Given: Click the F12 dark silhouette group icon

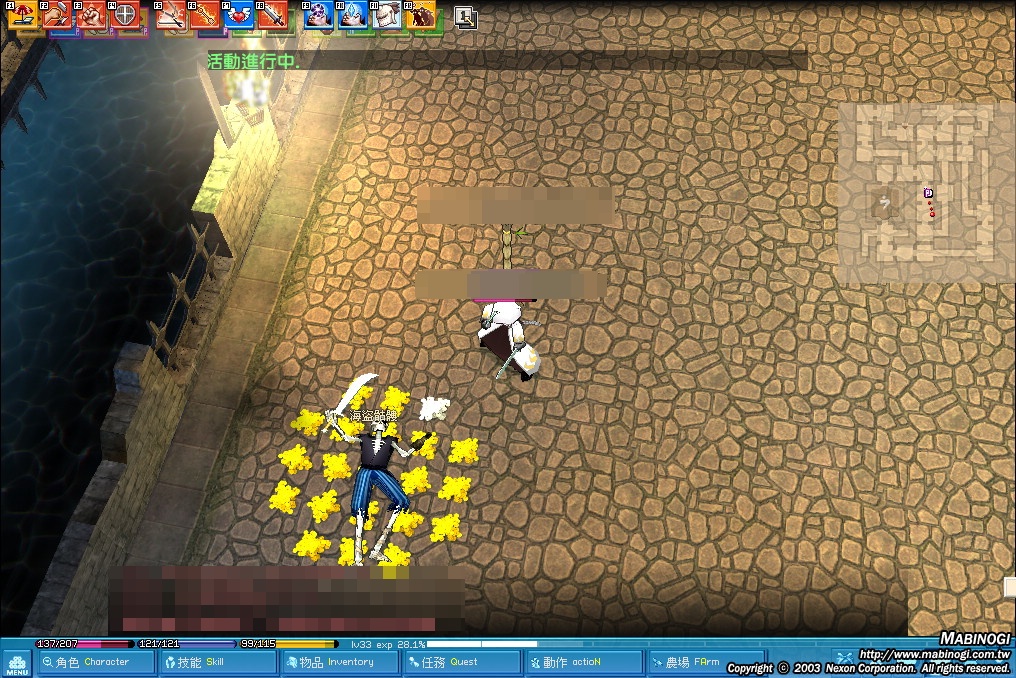Looking at the screenshot, I should pyautogui.click(x=422, y=15).
